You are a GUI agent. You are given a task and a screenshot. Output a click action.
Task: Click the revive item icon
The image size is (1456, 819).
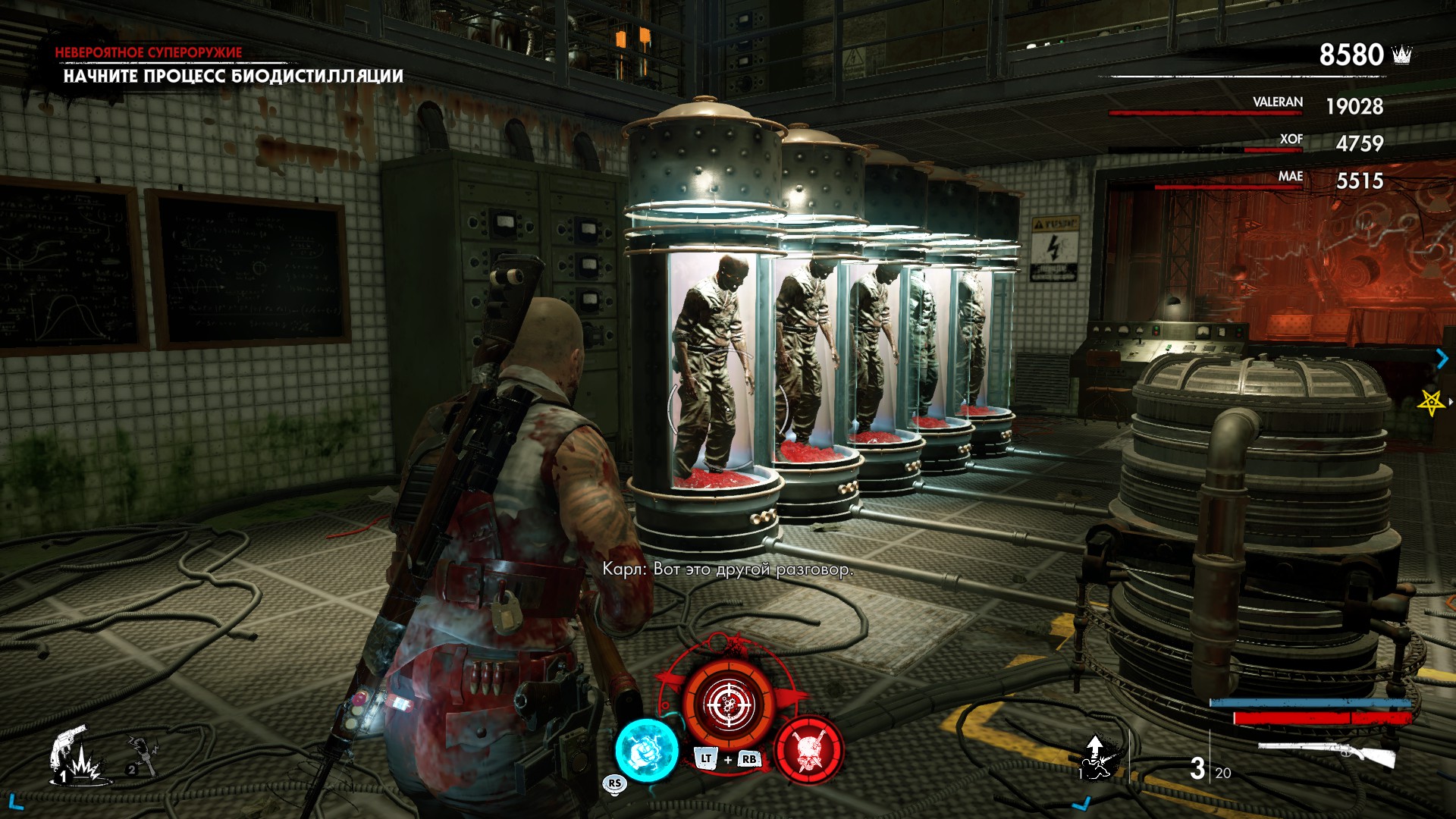(x=1095, y=757)
